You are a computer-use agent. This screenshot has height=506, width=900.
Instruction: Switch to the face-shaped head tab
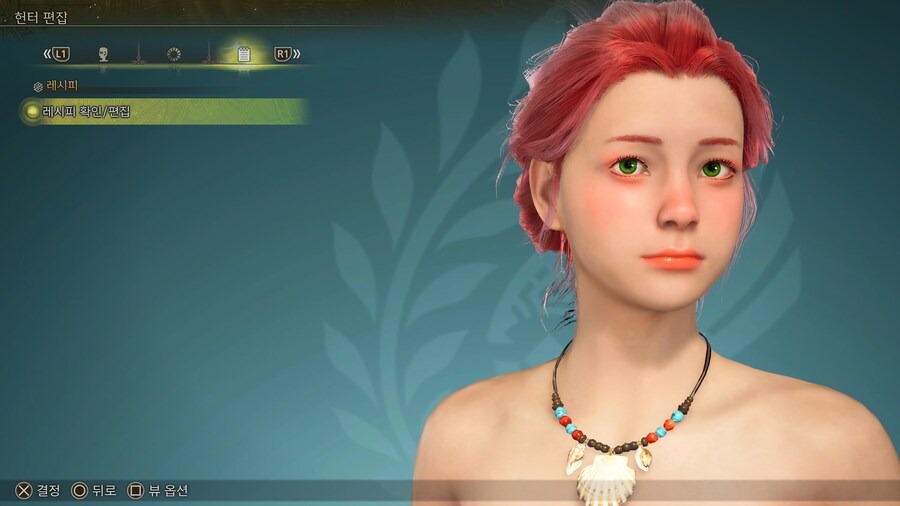pyautogui.click(x=103, y=54)
